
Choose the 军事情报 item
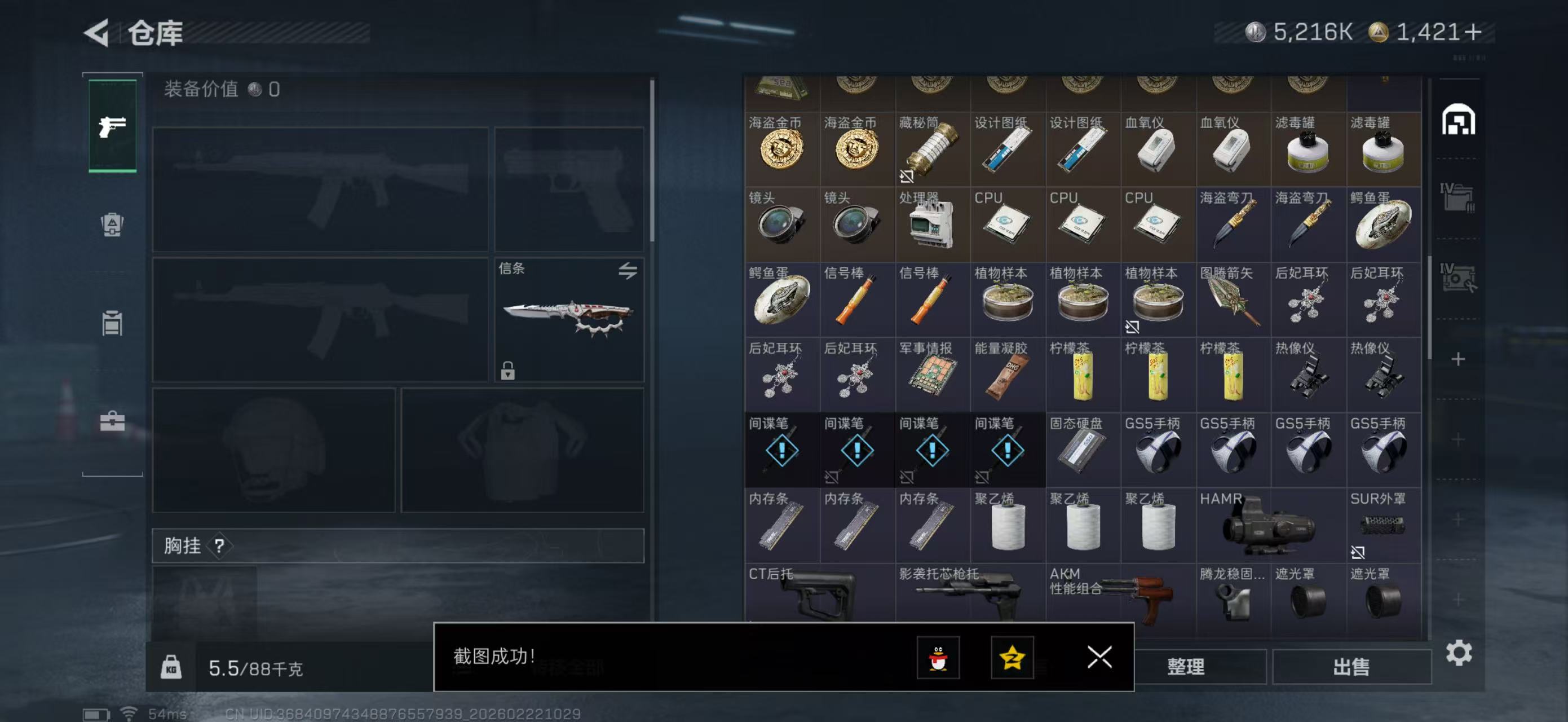pyautogui.click(x=932, y=375)
